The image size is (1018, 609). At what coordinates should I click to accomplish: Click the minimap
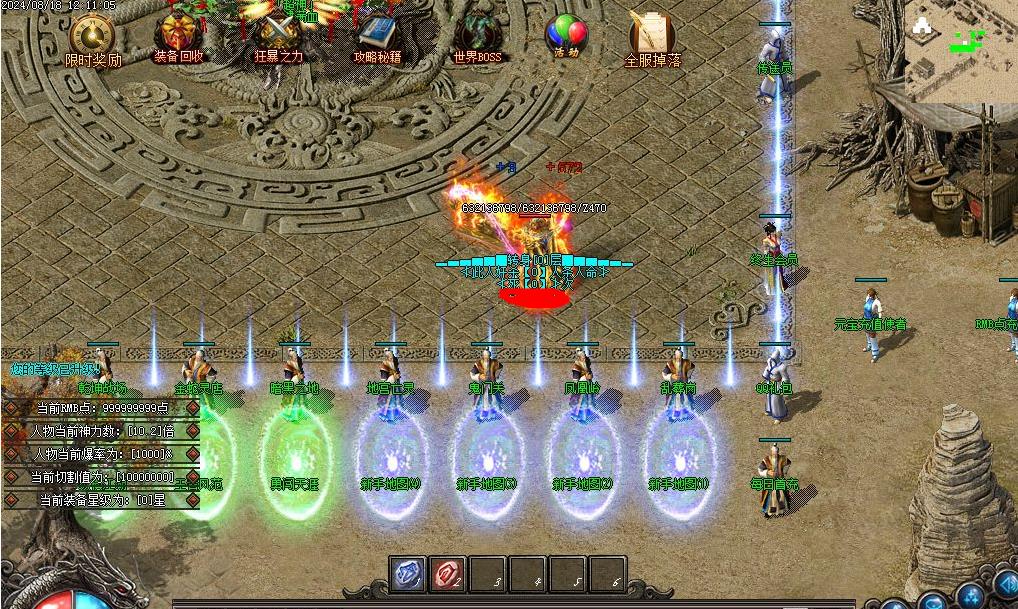(960, 52)
